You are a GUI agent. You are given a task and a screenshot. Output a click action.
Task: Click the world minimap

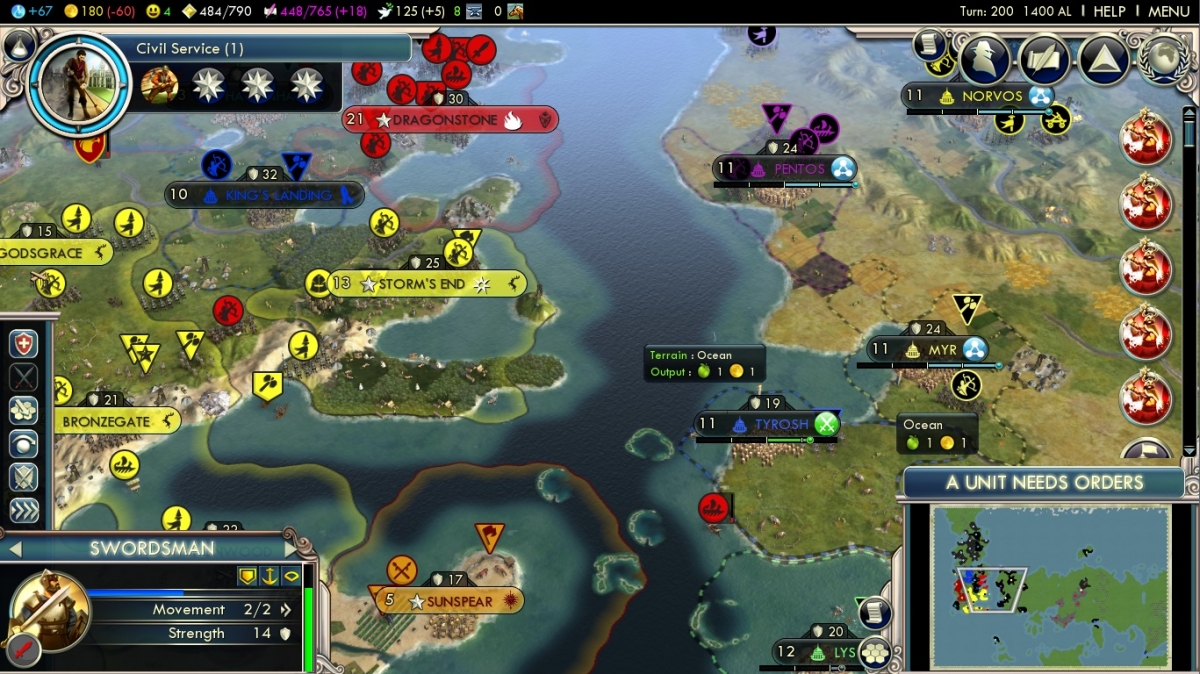point(1050,586)
